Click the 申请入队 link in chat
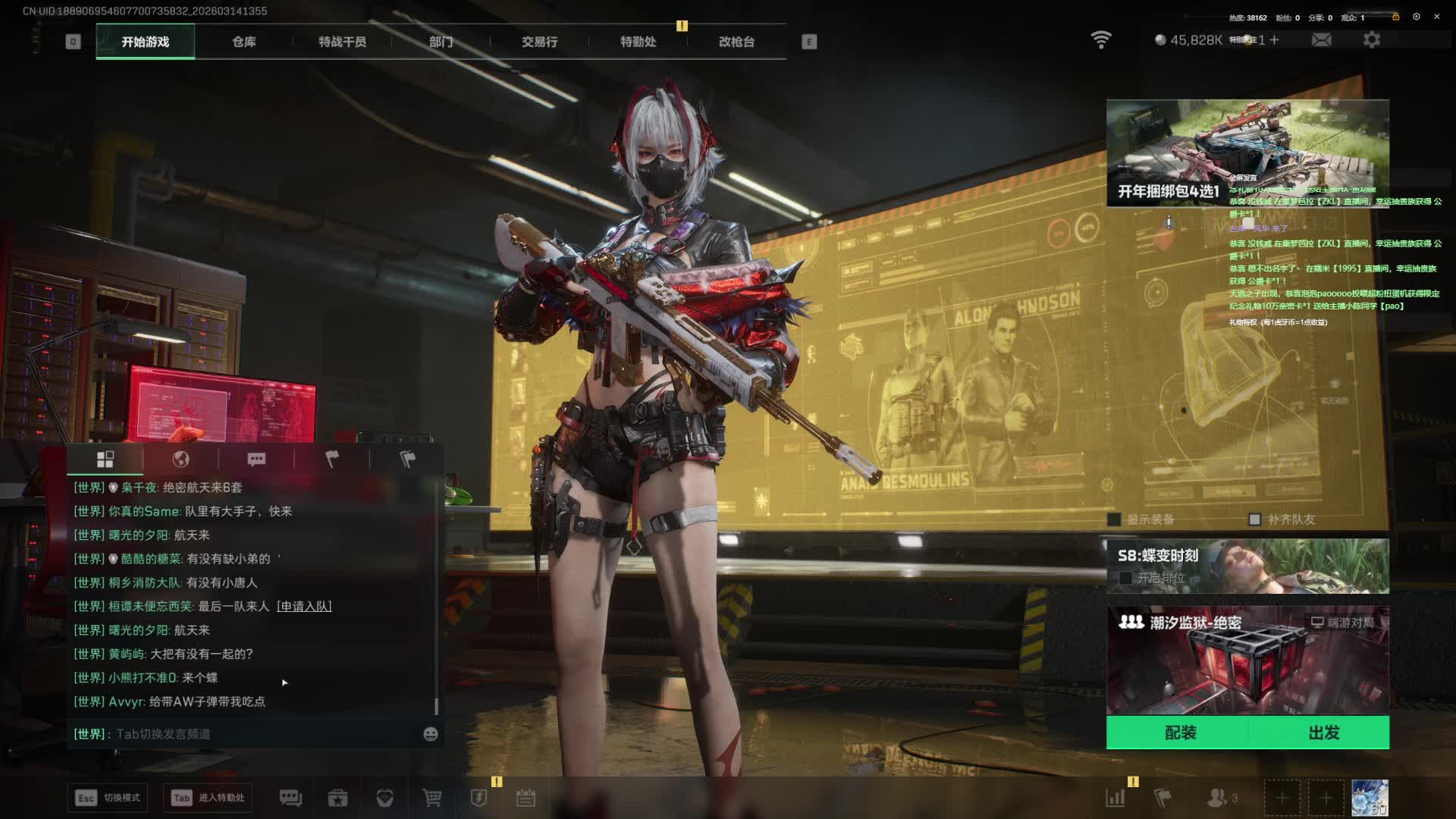 click(x=304, y=606)
